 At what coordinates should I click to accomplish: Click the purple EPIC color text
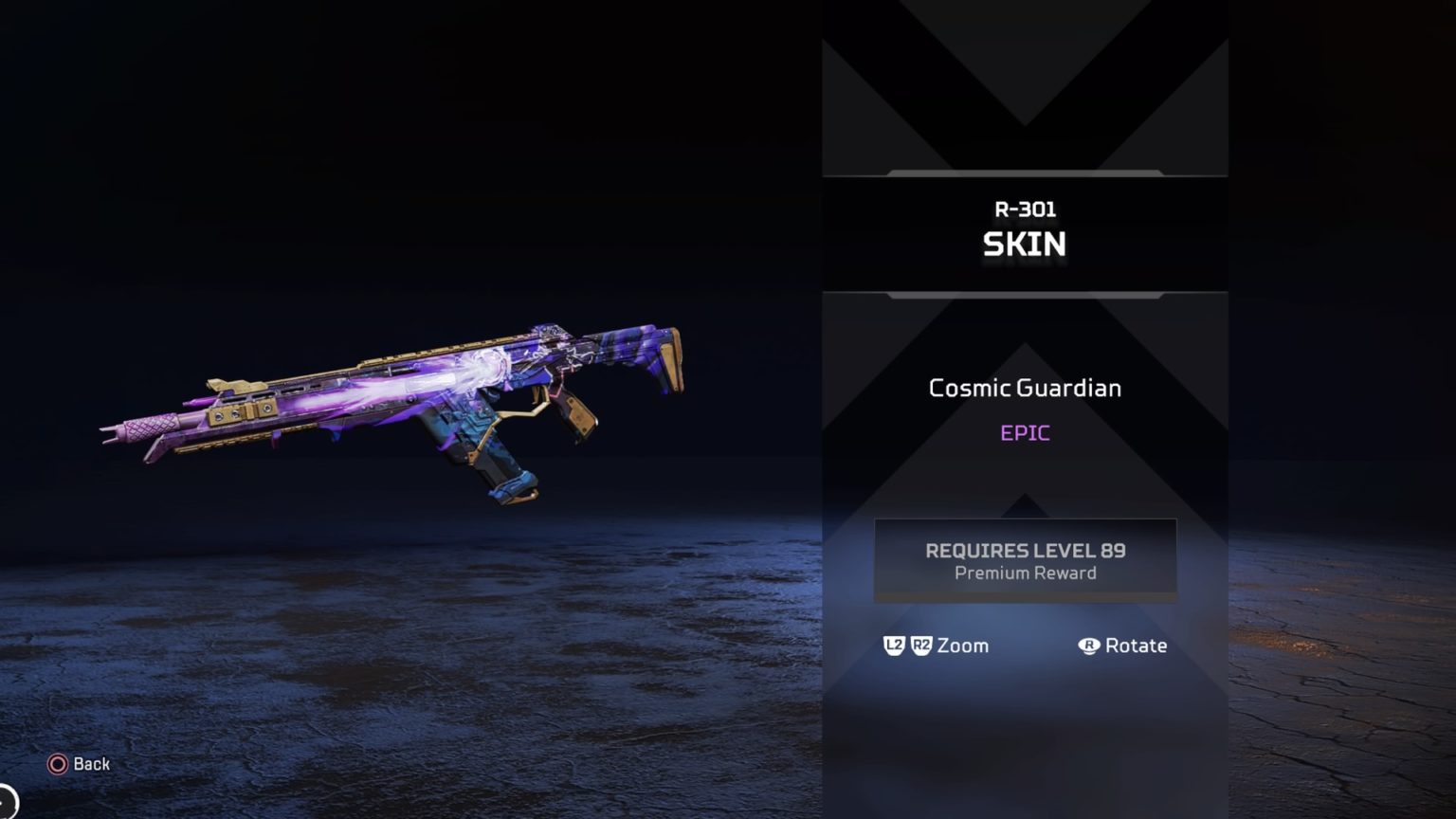(1025, 433)
